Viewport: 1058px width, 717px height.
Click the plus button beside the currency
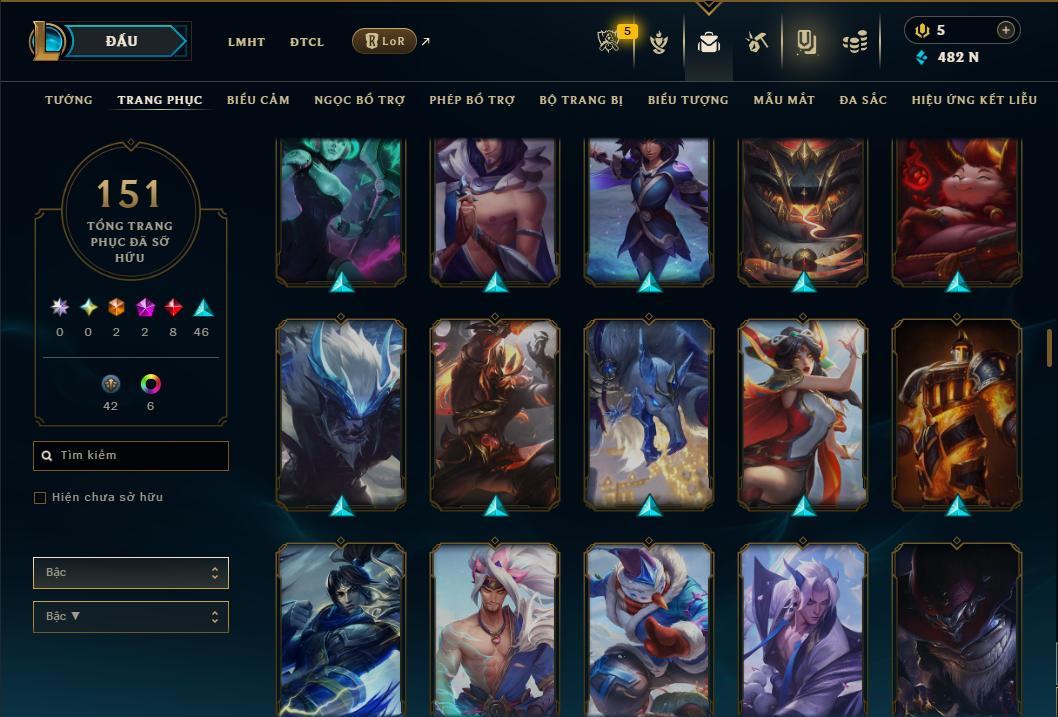coord(1005,30)
